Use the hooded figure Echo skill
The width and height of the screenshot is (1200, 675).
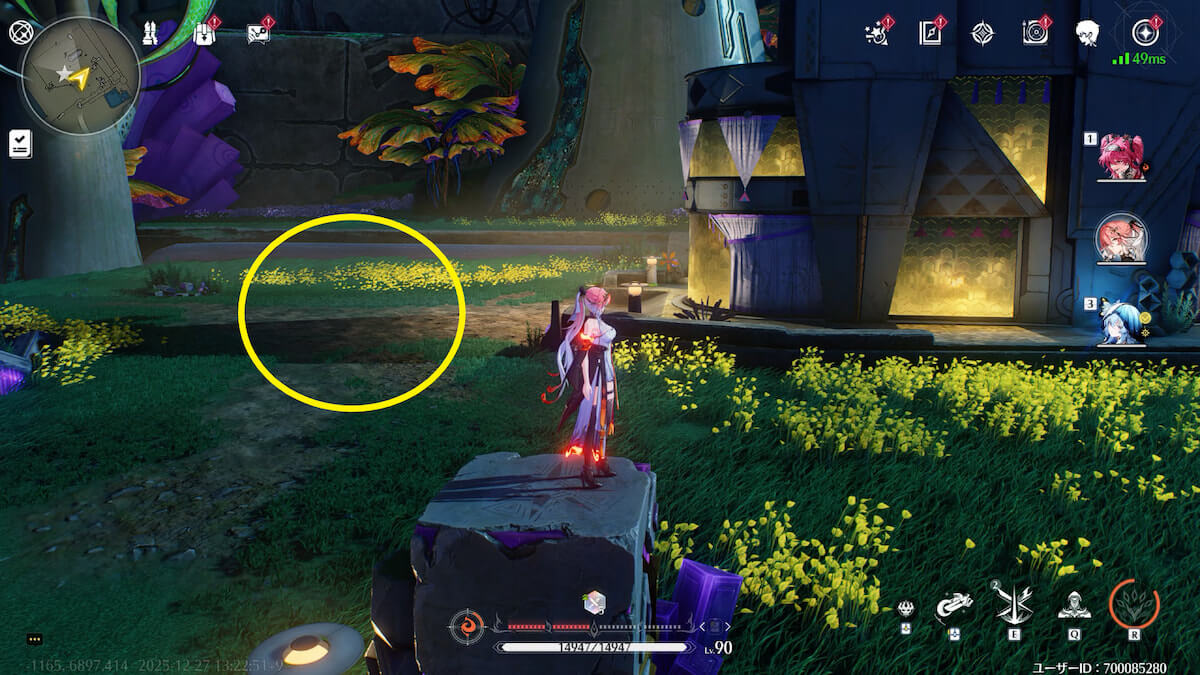(x=1074, y=604)
